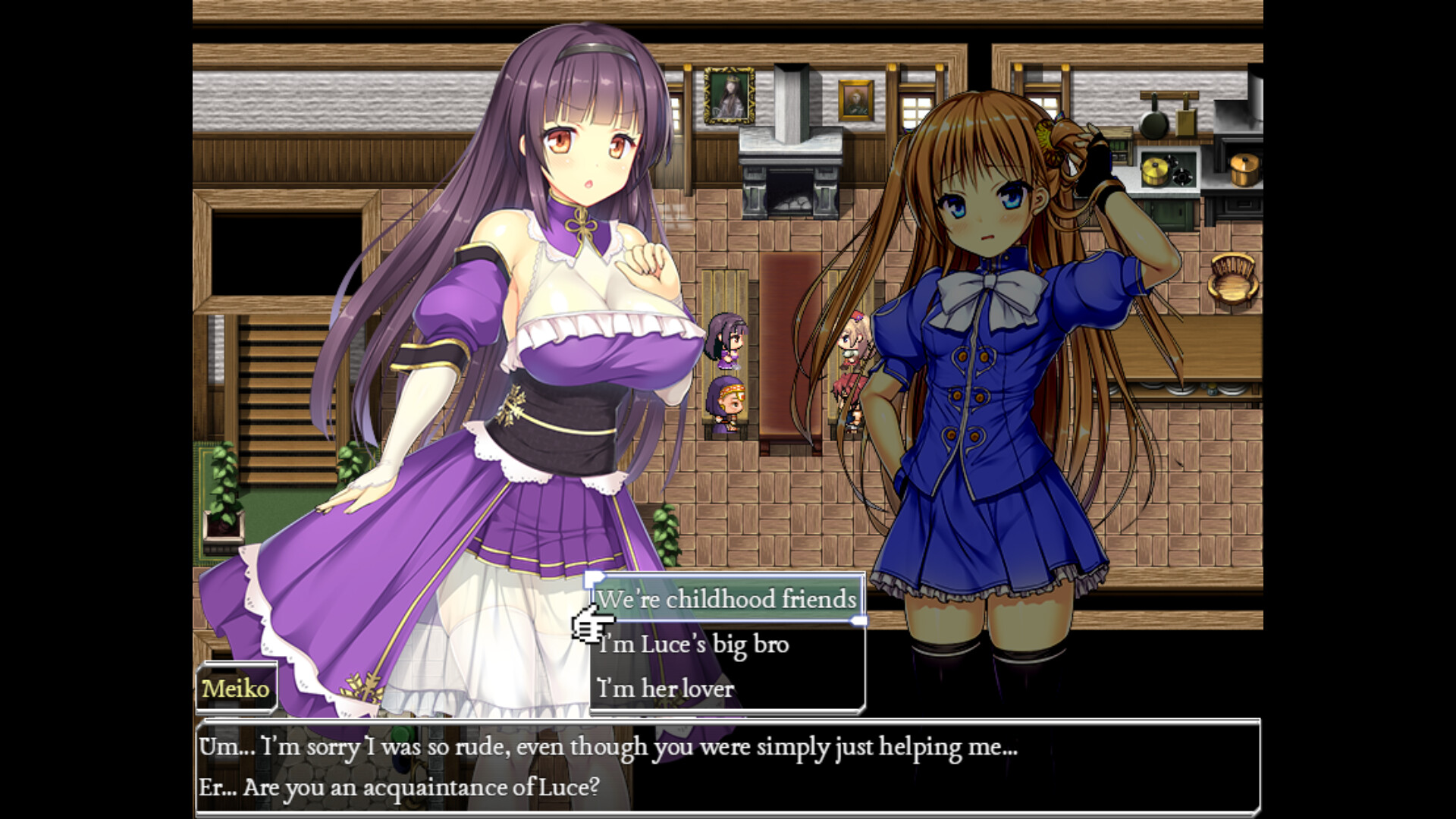
Task: Click the brown-haired girl in the blue uniform
Action: (x=986, y=341)
